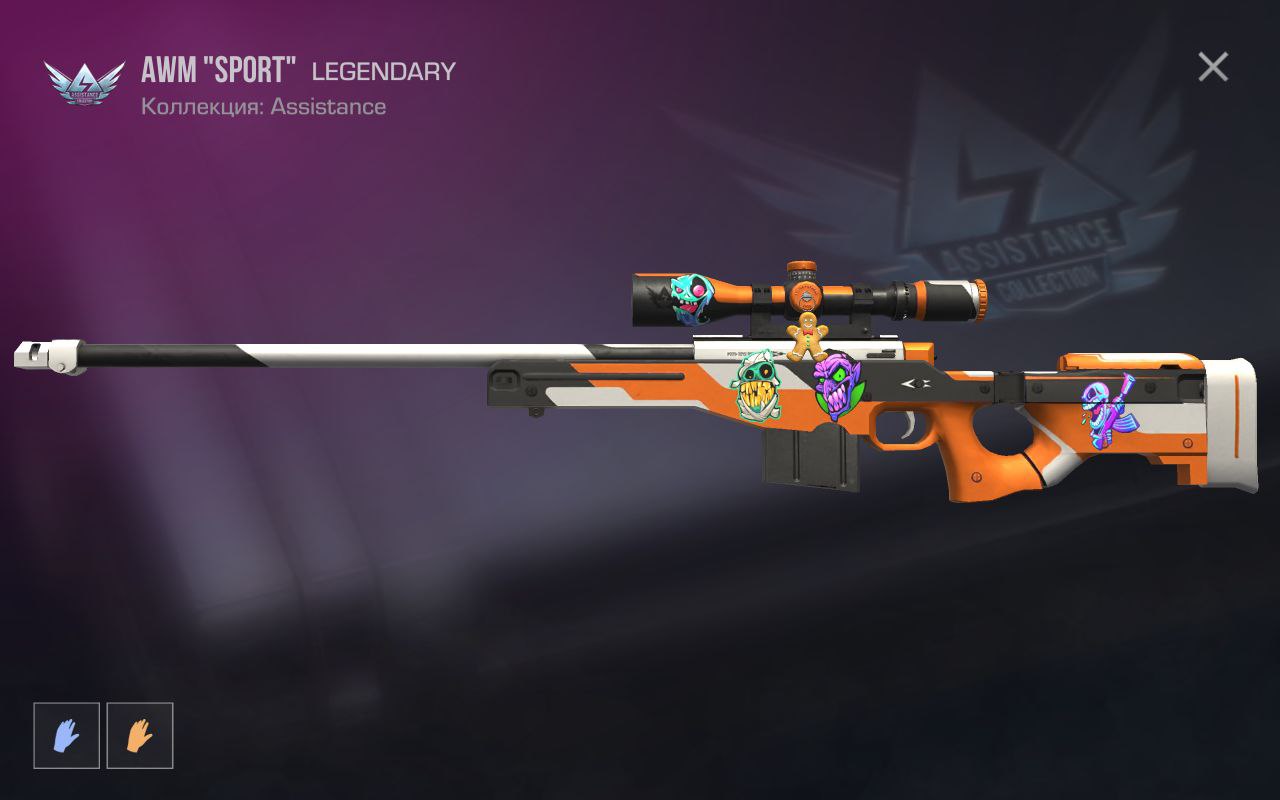
Task: Open the Assistance collection from the subtitle
Action: (262, 106)
